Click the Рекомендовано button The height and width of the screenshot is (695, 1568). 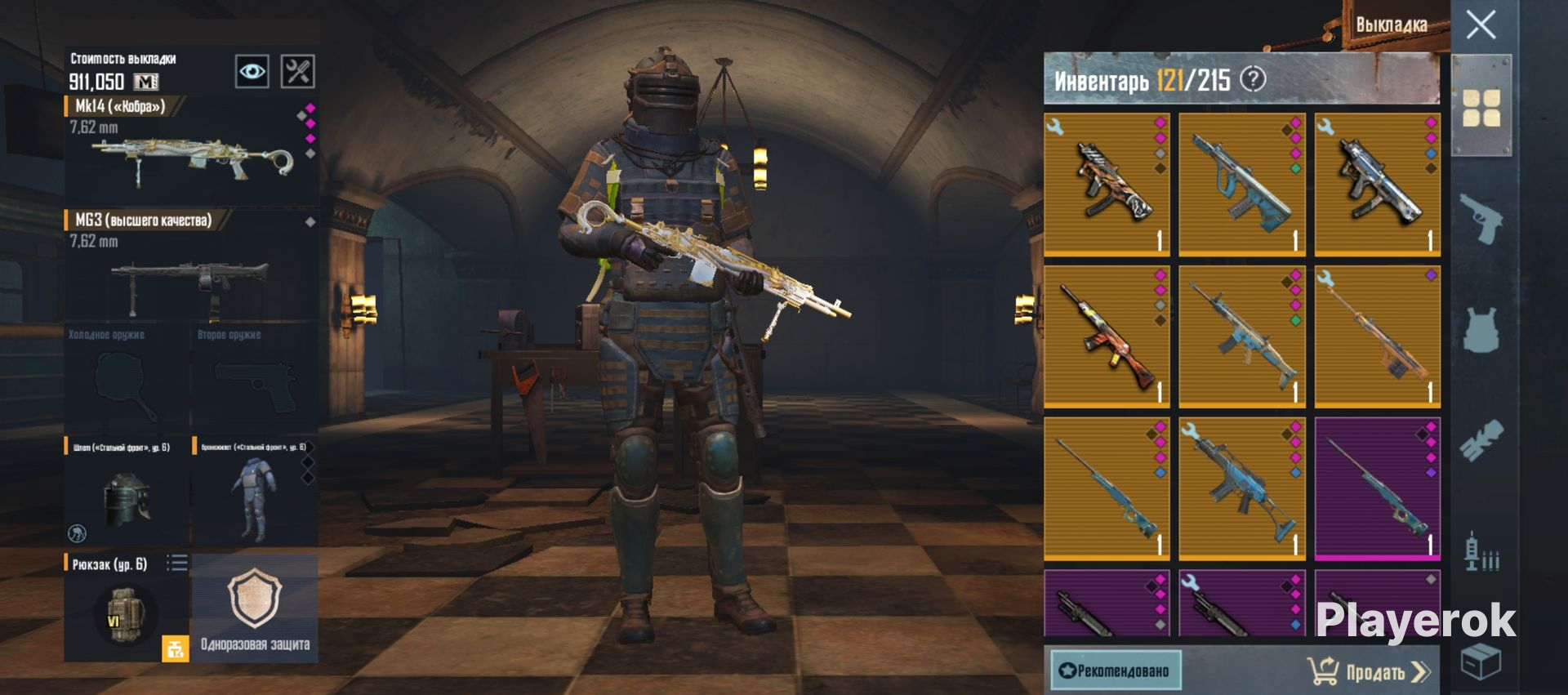(1115, 670)
